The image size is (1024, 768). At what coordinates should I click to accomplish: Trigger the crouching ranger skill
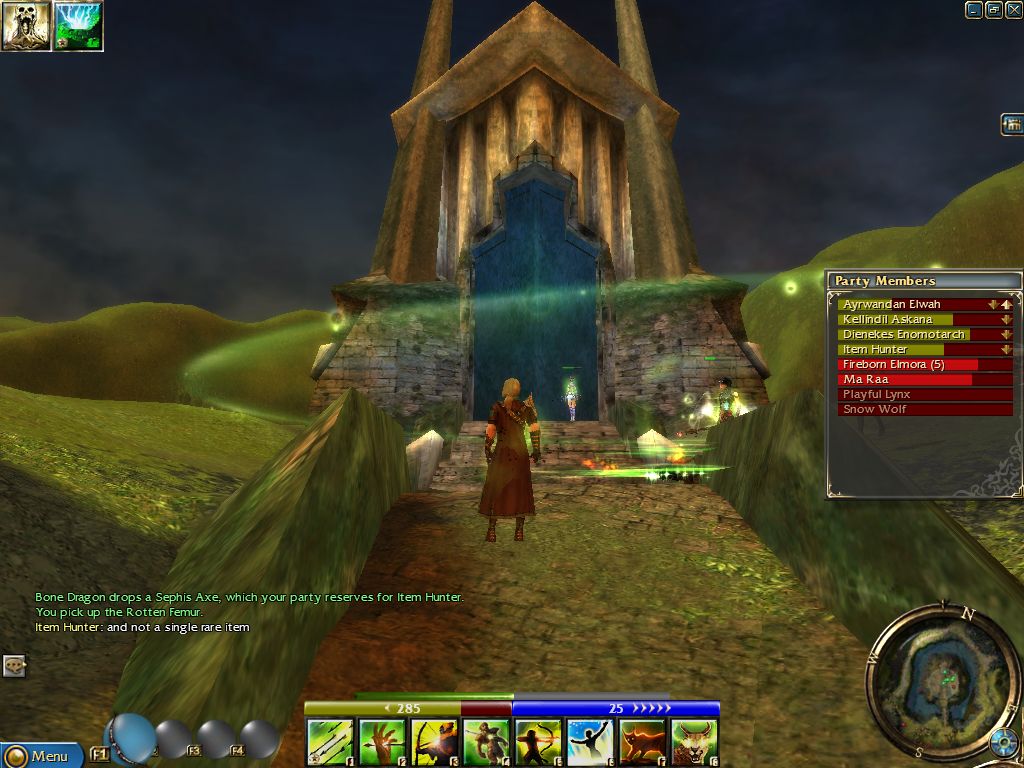coord(486,743)
